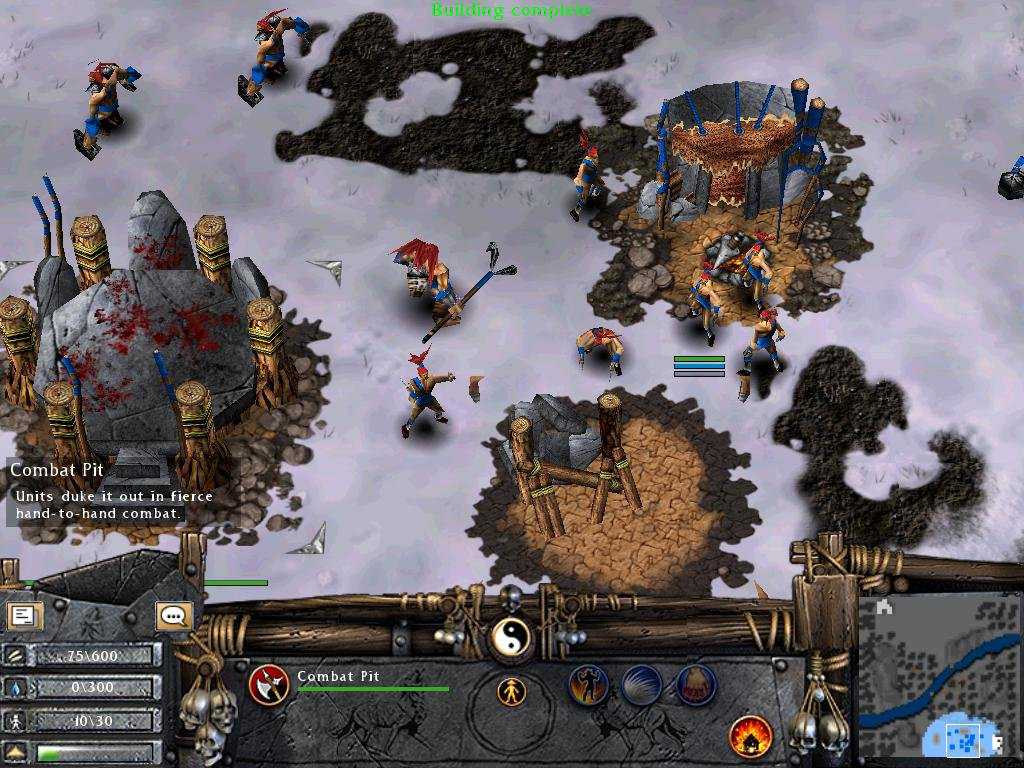Open chat with the speech bubble button

174,615
